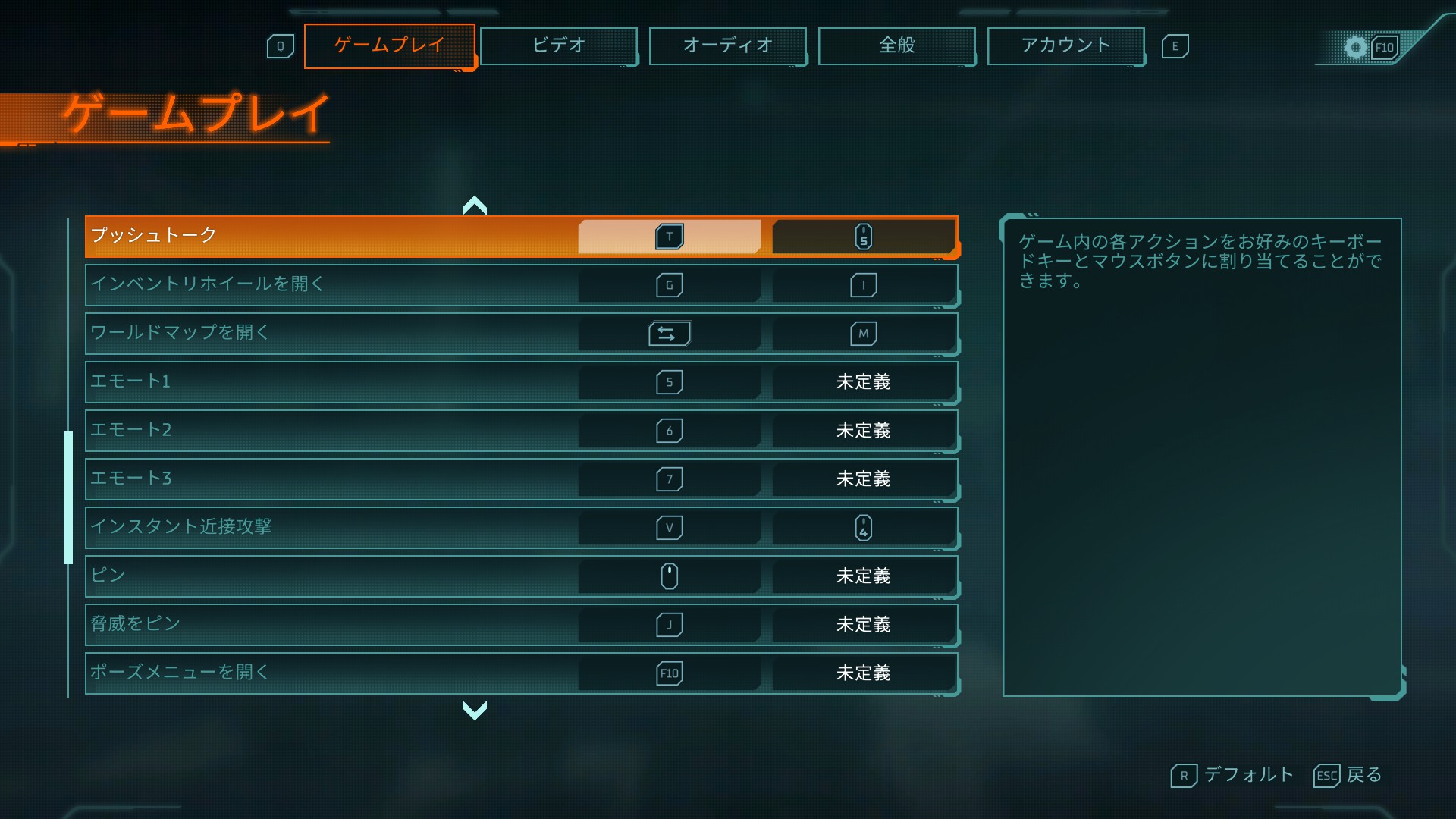
Task: Click the J key binding for 脅威をピン
Action: pyautogui.click(x=669, y=624)
